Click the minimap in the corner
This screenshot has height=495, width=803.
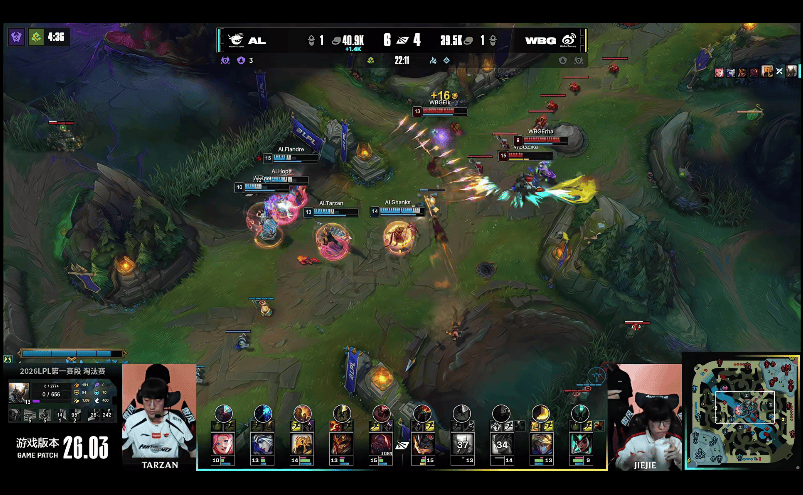pos(741,412)
